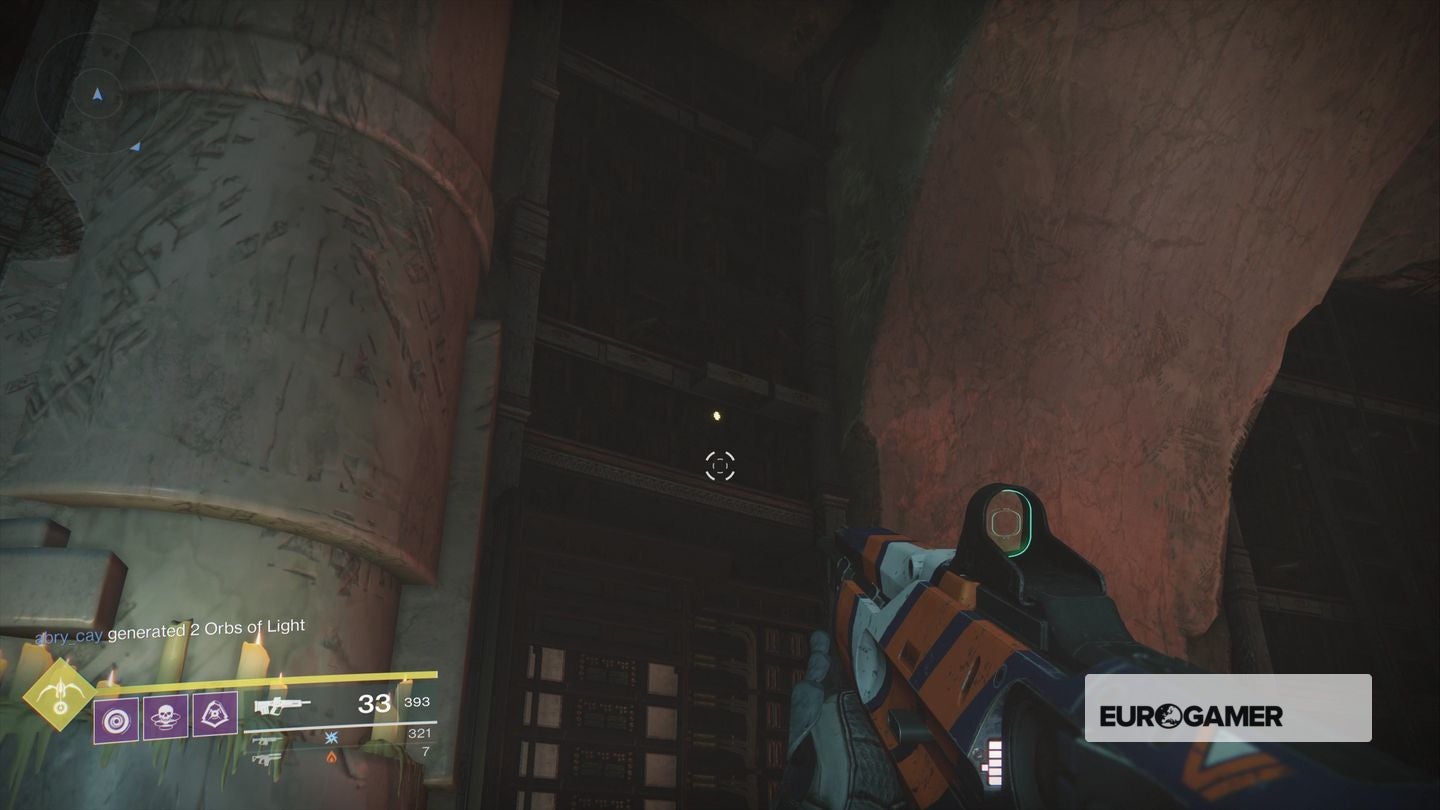Click the blue Arc damage star icon
The image size is (1440, 810).
[x=331, y=739]
